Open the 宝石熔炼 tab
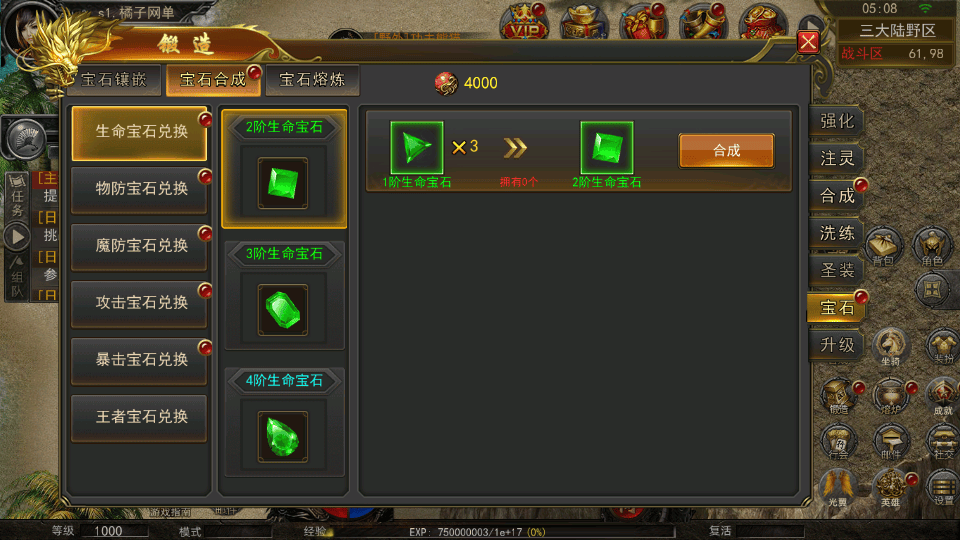This screenshot has height=540, width=960. click(x=312, y=80)
